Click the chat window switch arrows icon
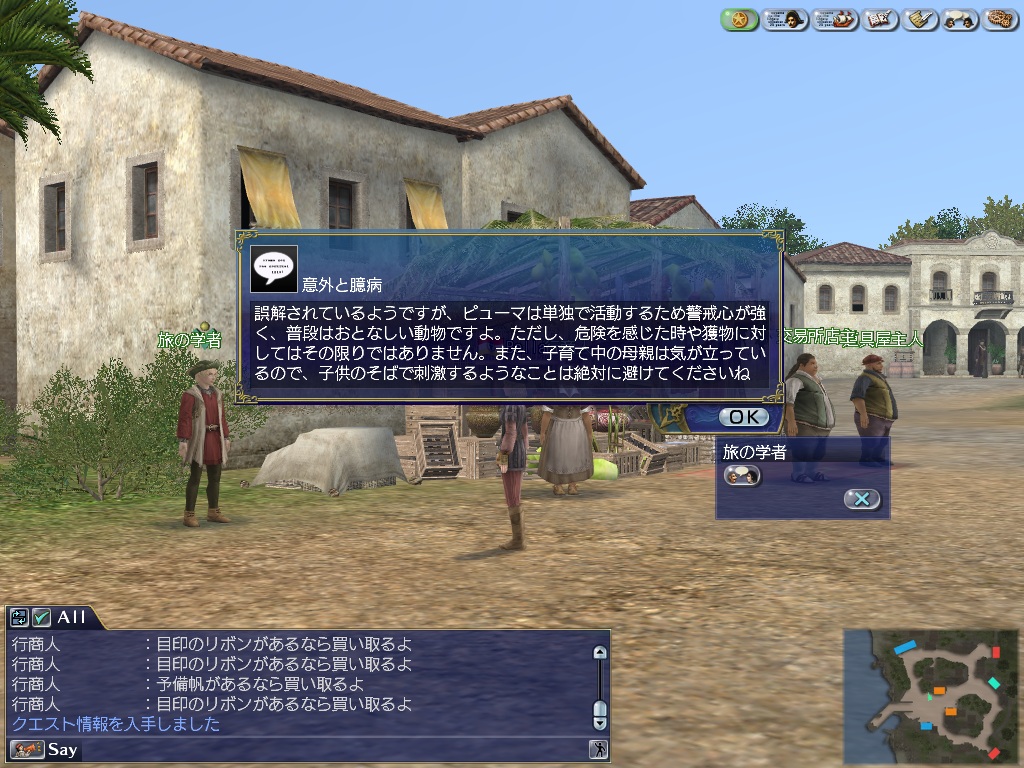 point(20,618)
